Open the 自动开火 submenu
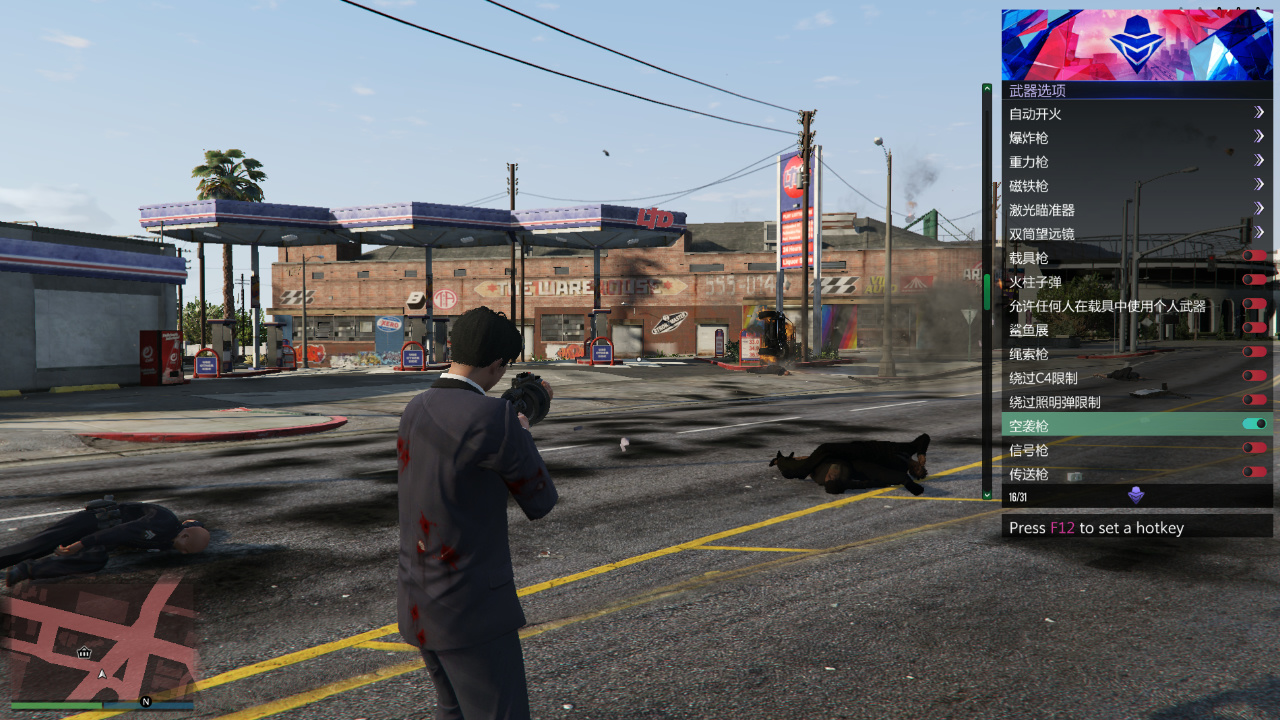This screenshot has width=1280, height=720. (x=1136, y=114)
